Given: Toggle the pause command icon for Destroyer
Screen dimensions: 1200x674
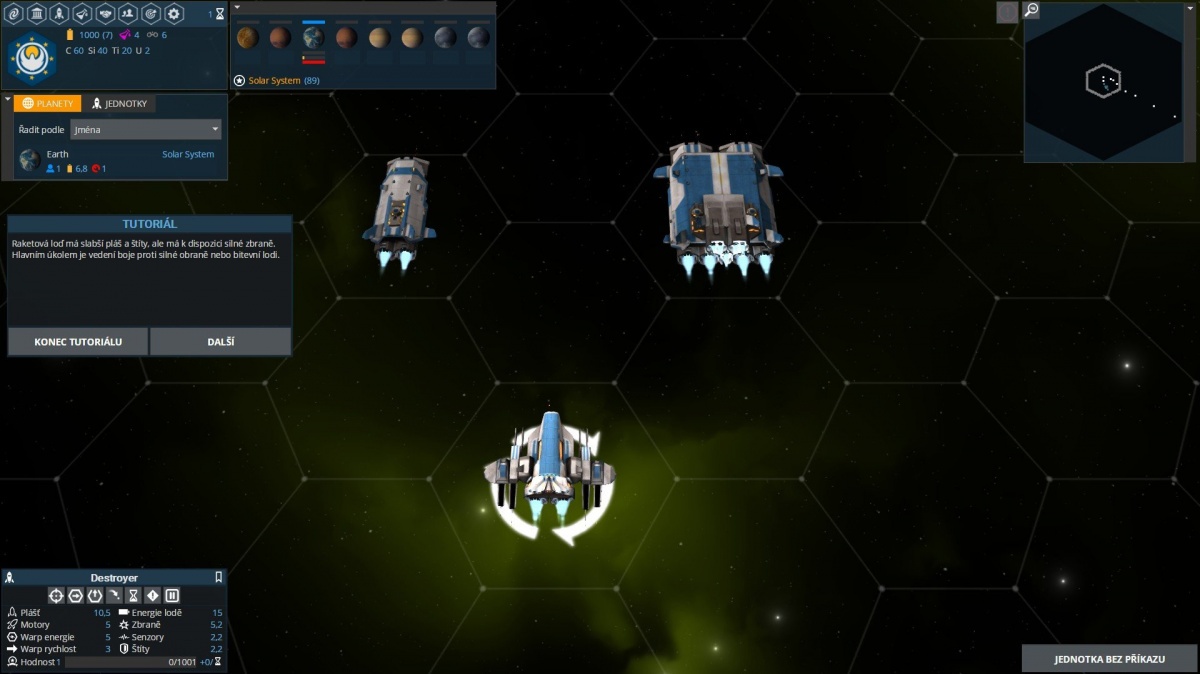Looking at the screenshot, I should pyautogui.click(x=172, y=595).
